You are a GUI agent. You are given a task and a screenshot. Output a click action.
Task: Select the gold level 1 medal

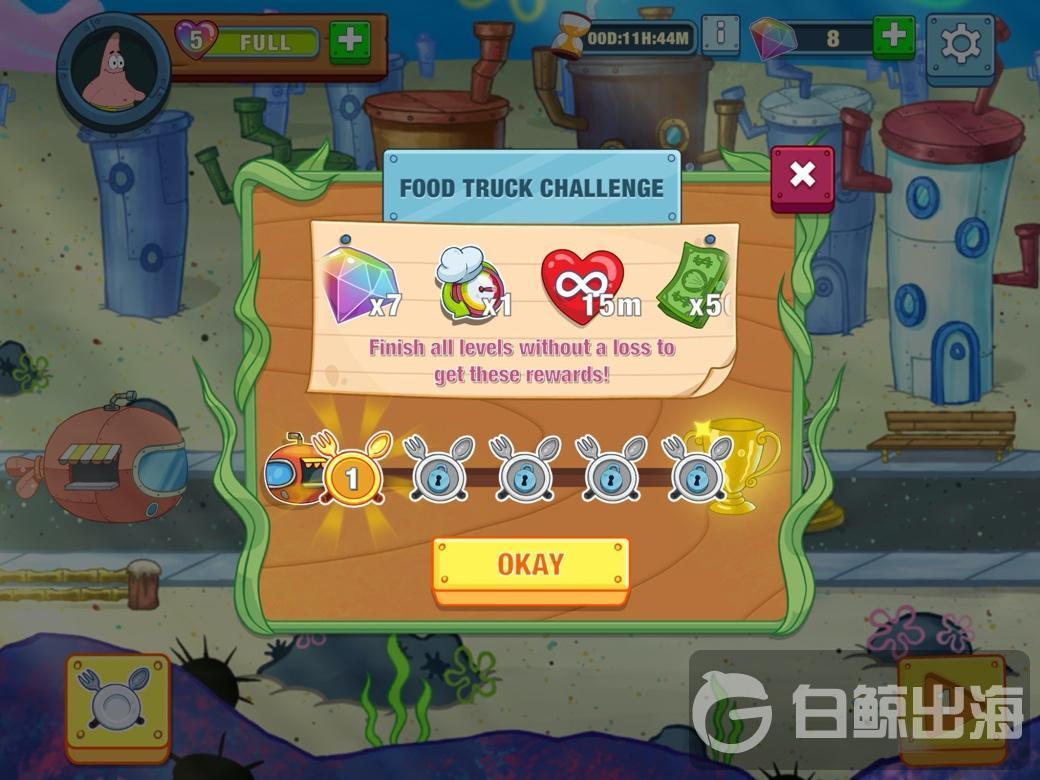pos(351,478)
